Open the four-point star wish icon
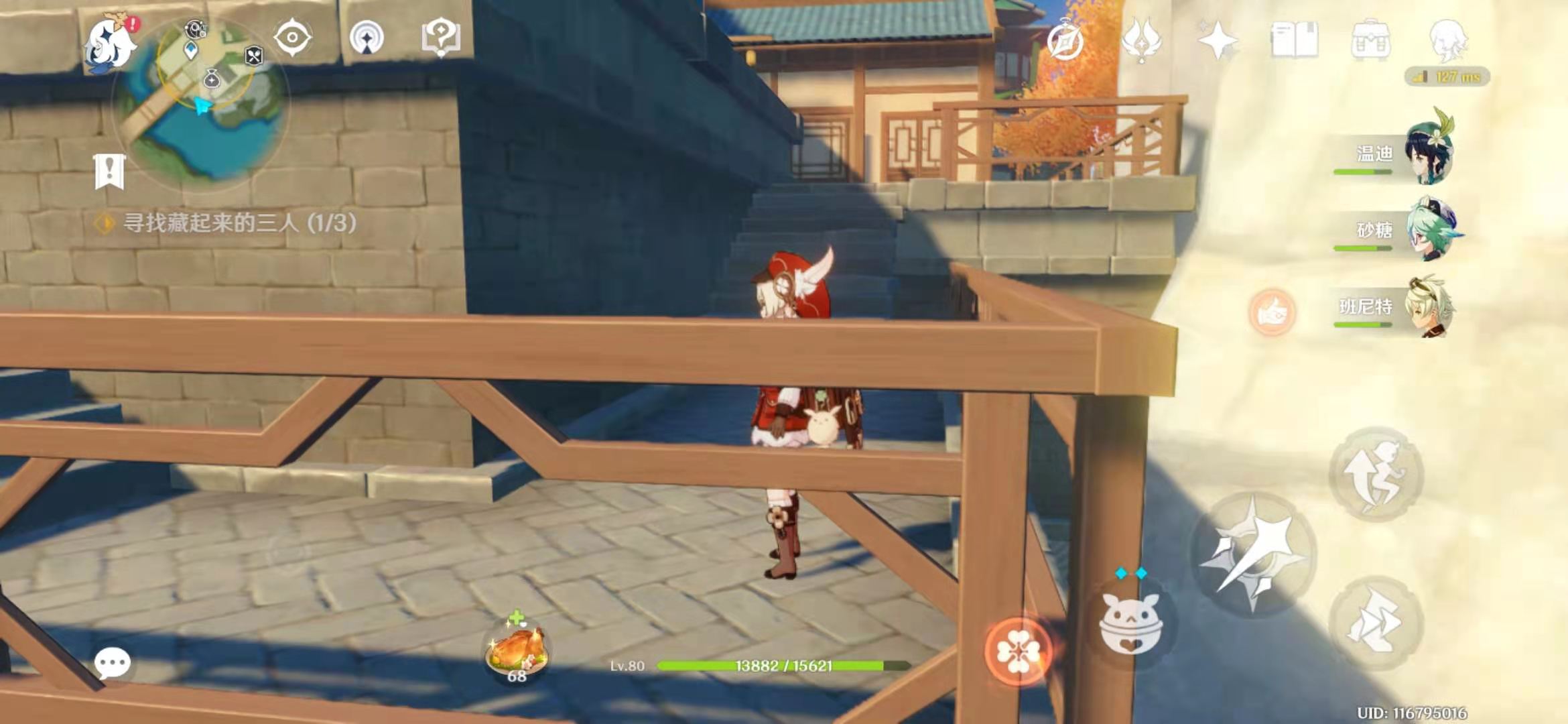1568x724 pixels. [x=1218, y=40]
